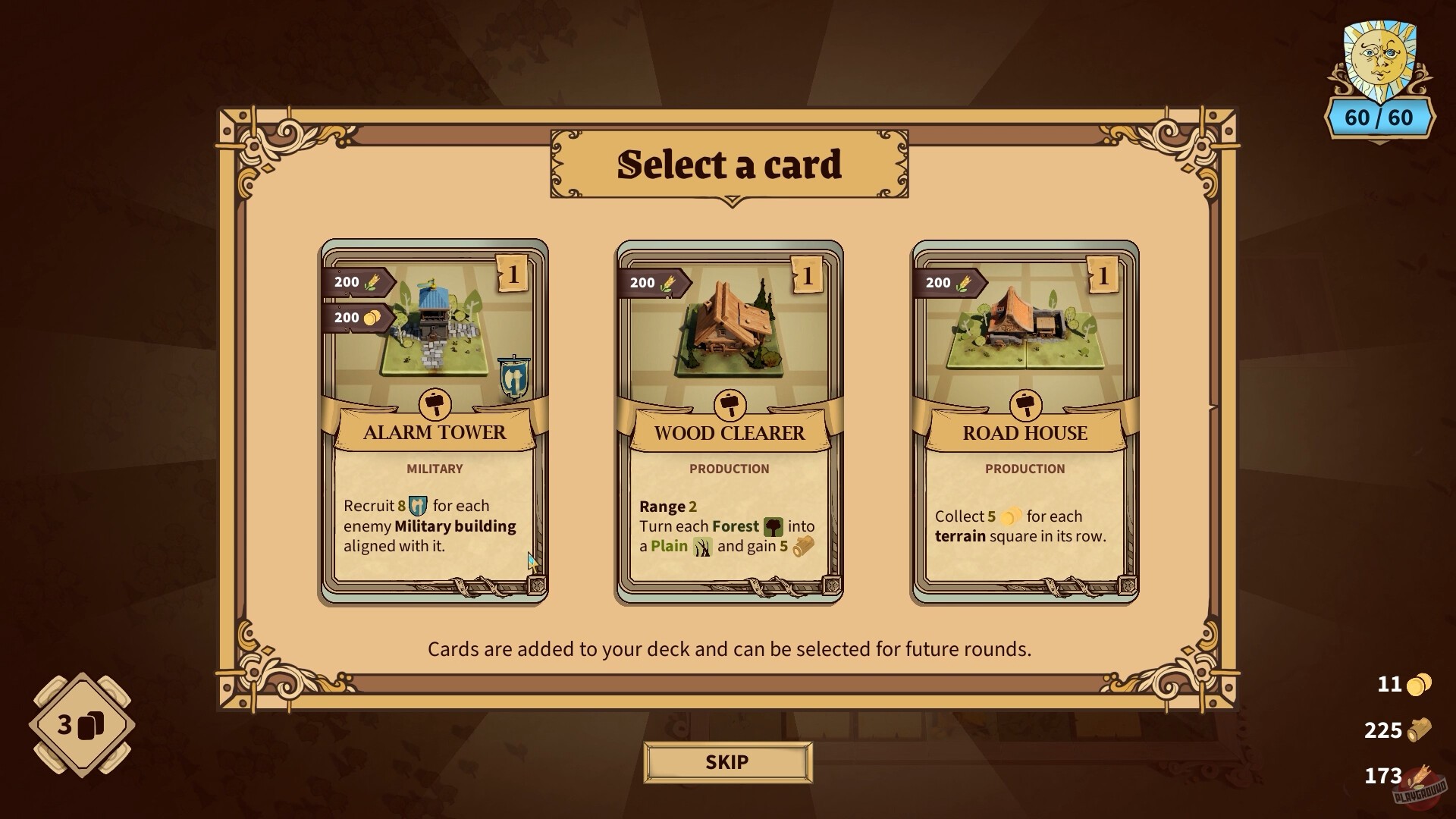
Task: Click the Select a card title banner
Action: coord(730,163)
